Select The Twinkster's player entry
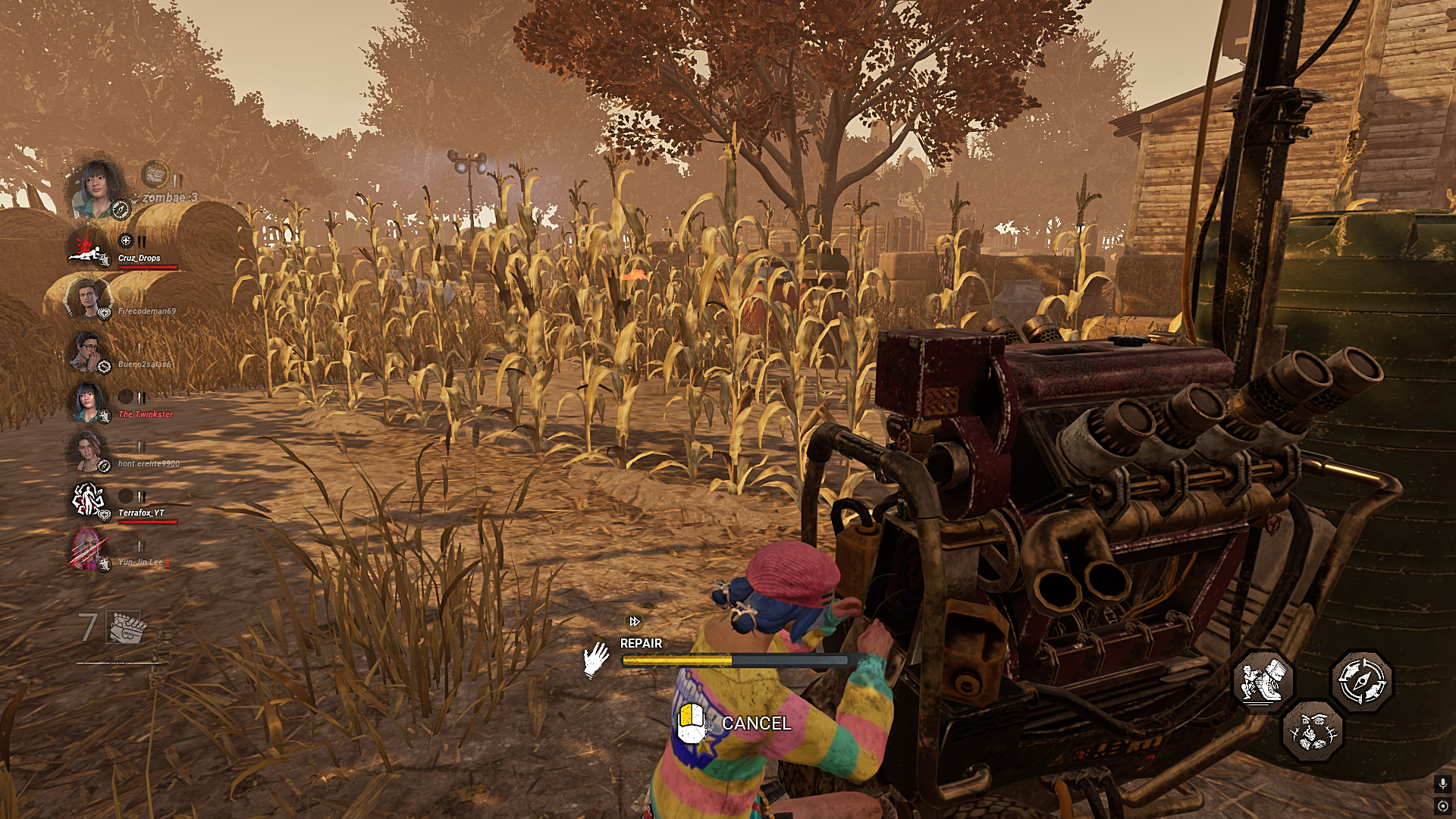The width and height of the screenshot is (1456, 819). coord(146,416)
